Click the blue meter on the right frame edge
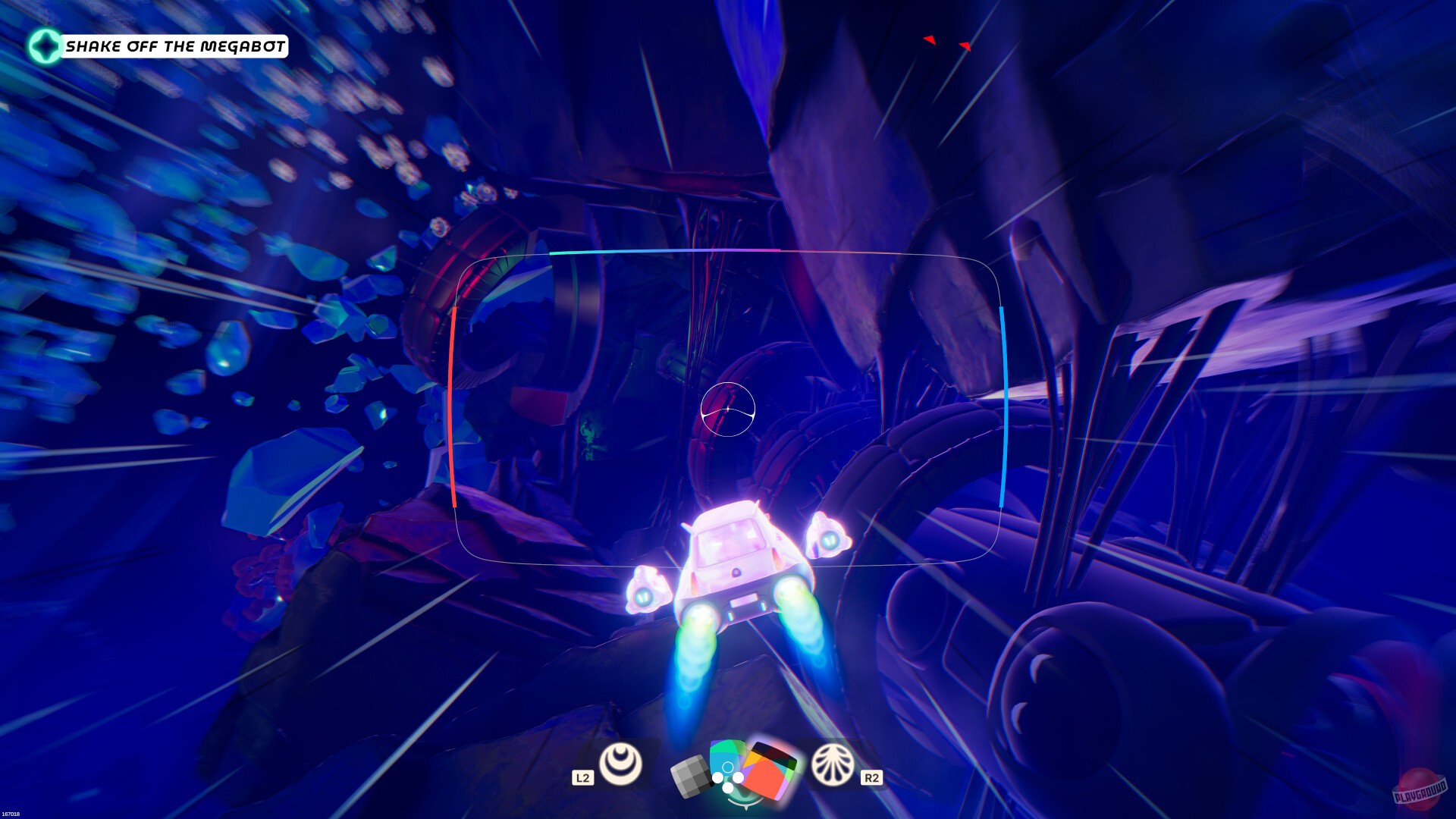1456x819 pixels. click(x=1003, y=402)
